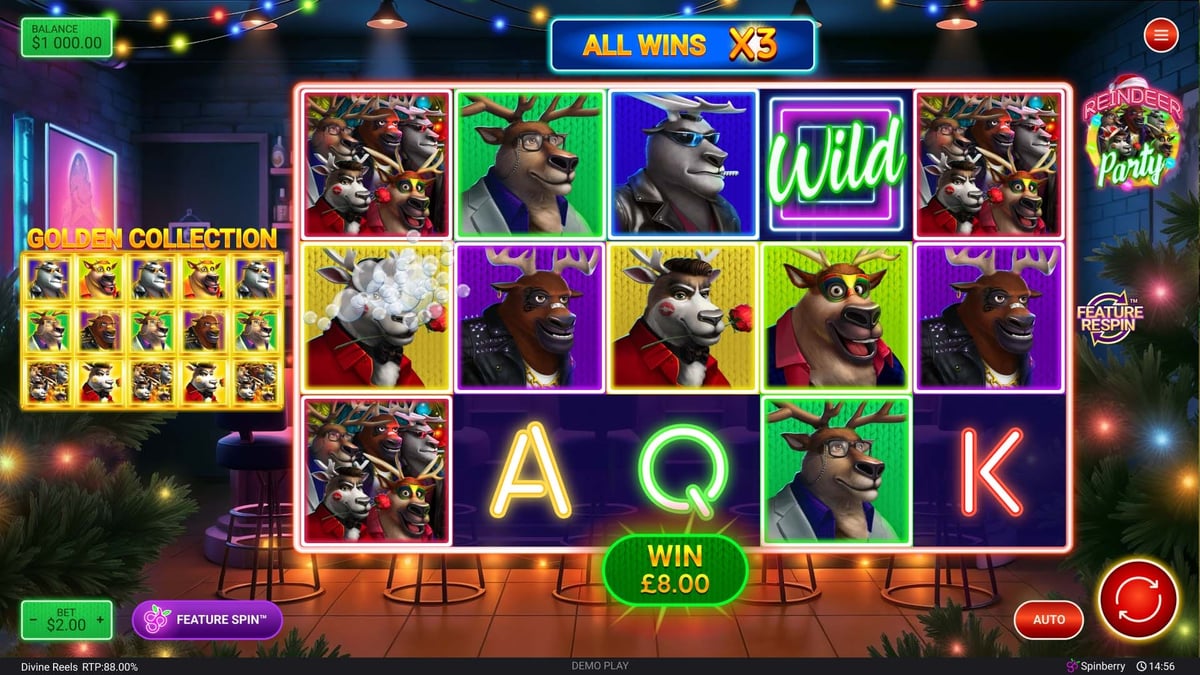The image size is (1200, 675).
Task: Decrease the bet with the minus sign
Action: pyautogui.click(x=34, y=620)
